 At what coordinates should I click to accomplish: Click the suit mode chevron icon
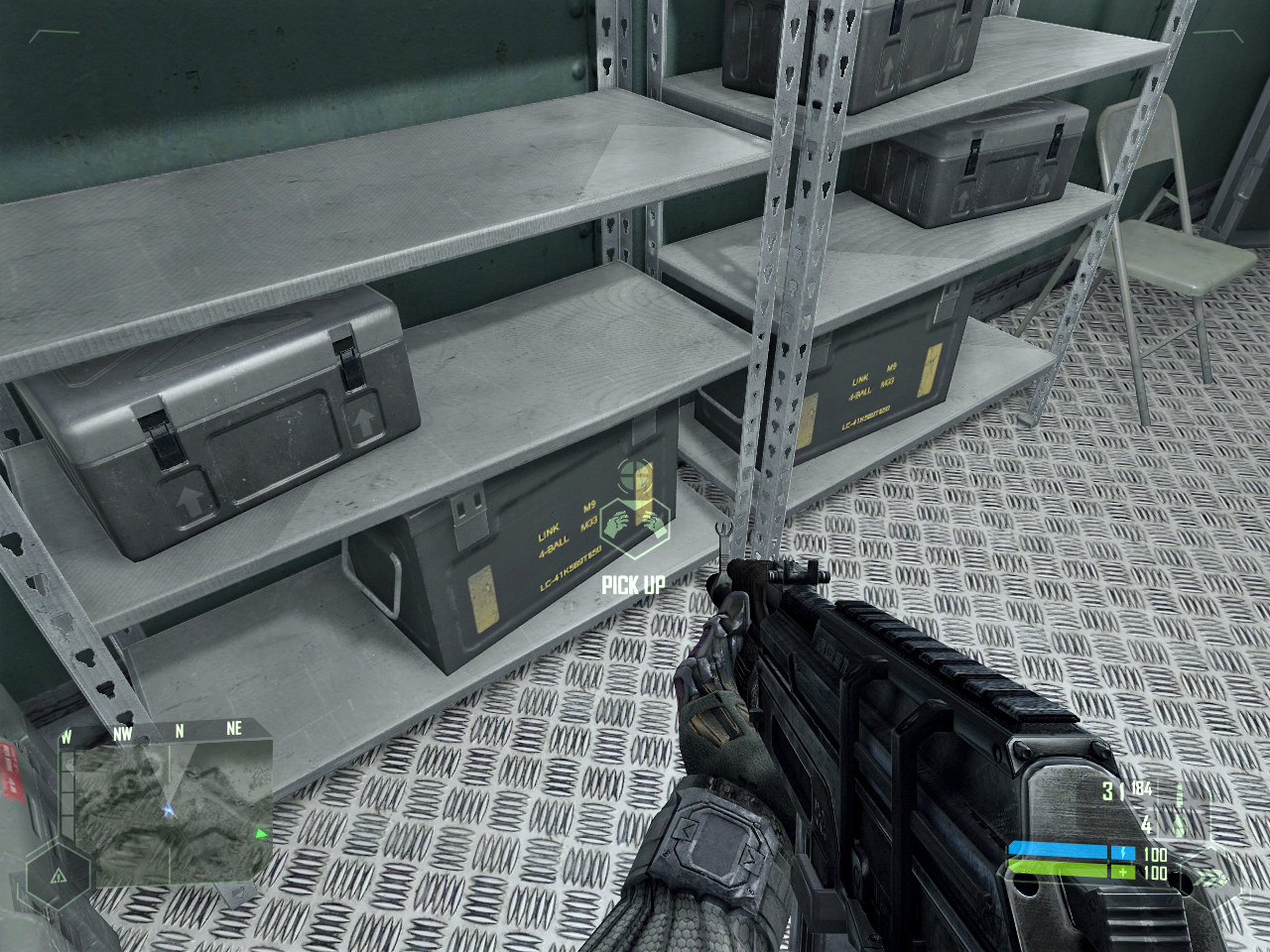[1209, 877]
